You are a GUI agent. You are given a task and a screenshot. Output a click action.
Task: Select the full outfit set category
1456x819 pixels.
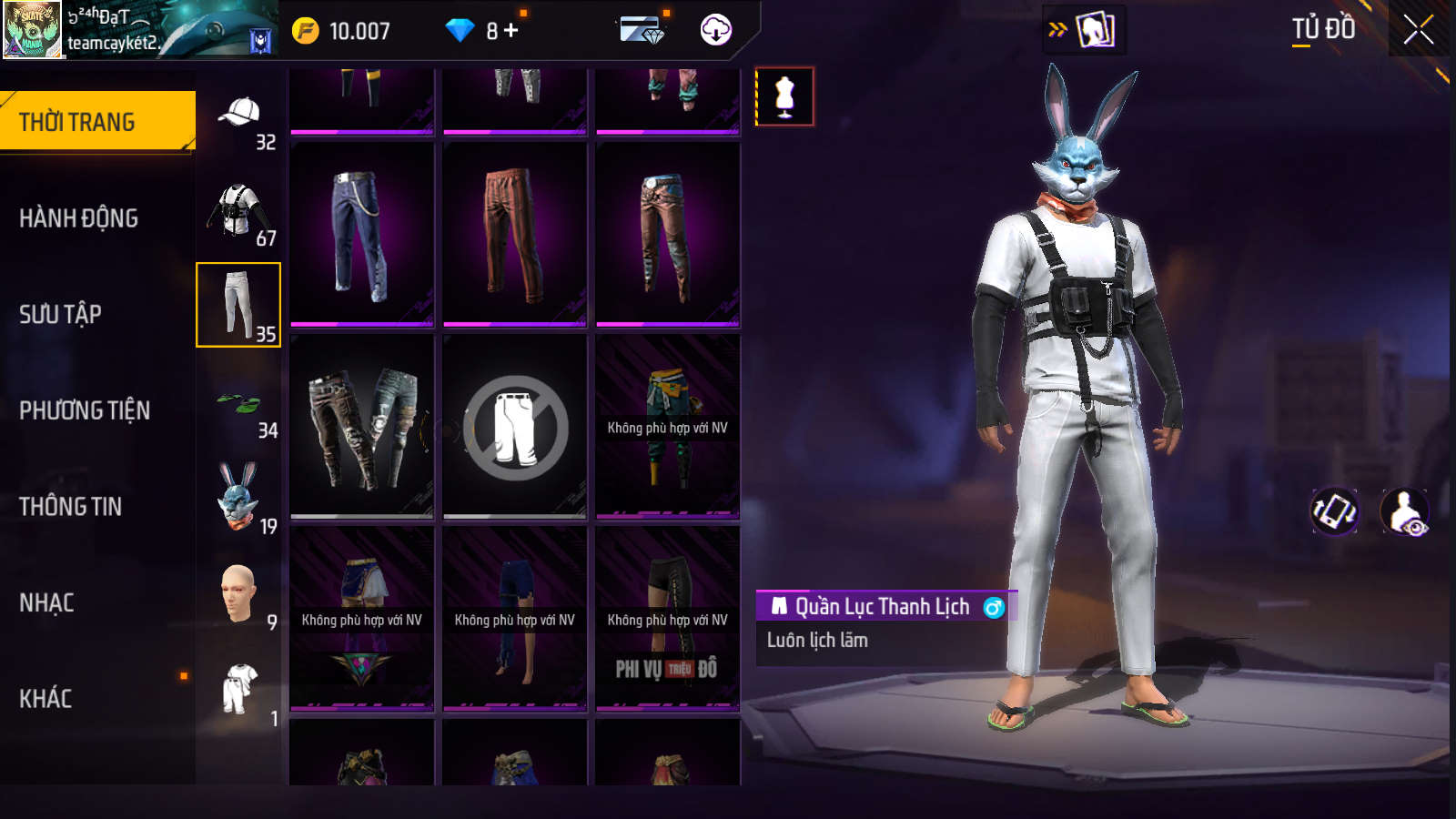coord(239,690)
